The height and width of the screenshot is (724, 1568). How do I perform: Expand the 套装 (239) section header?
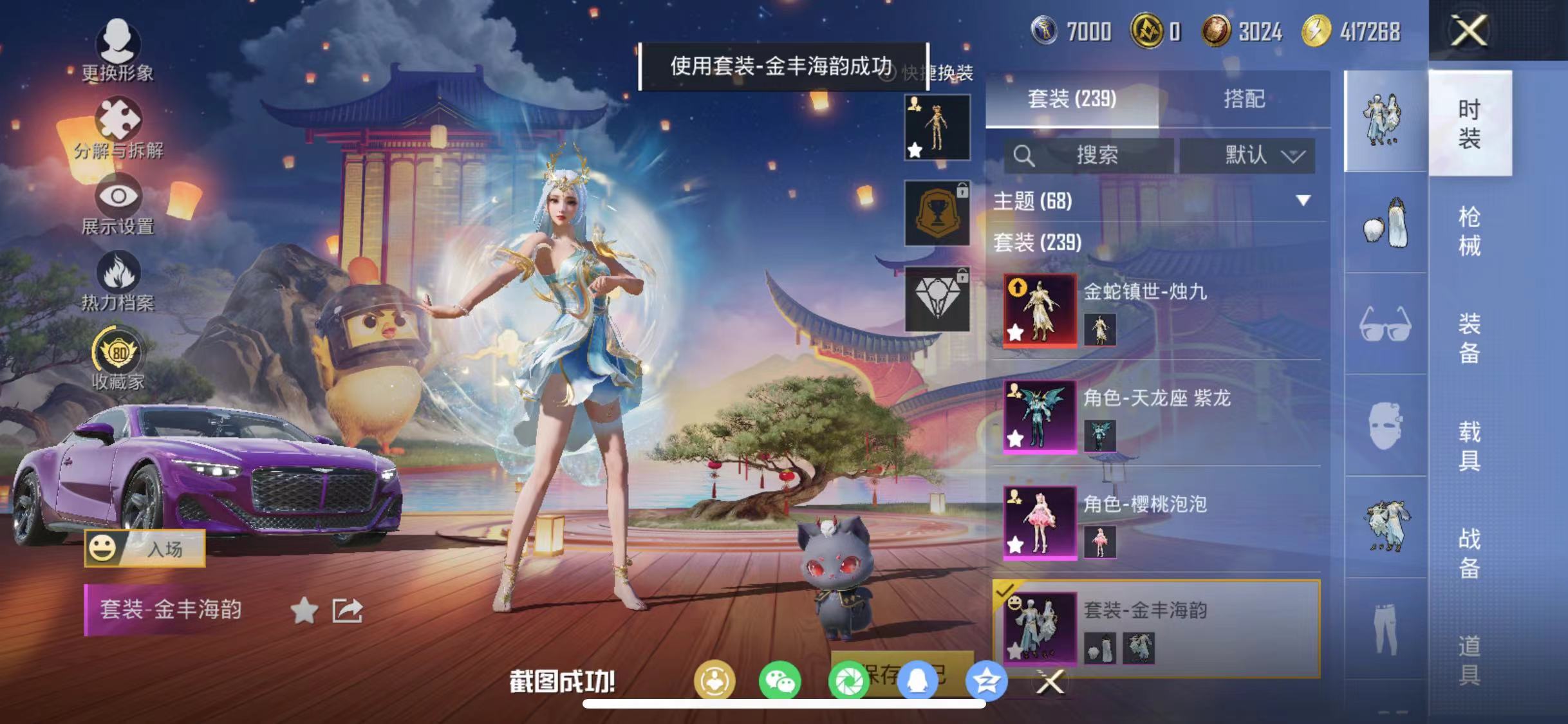(1036, 245)
